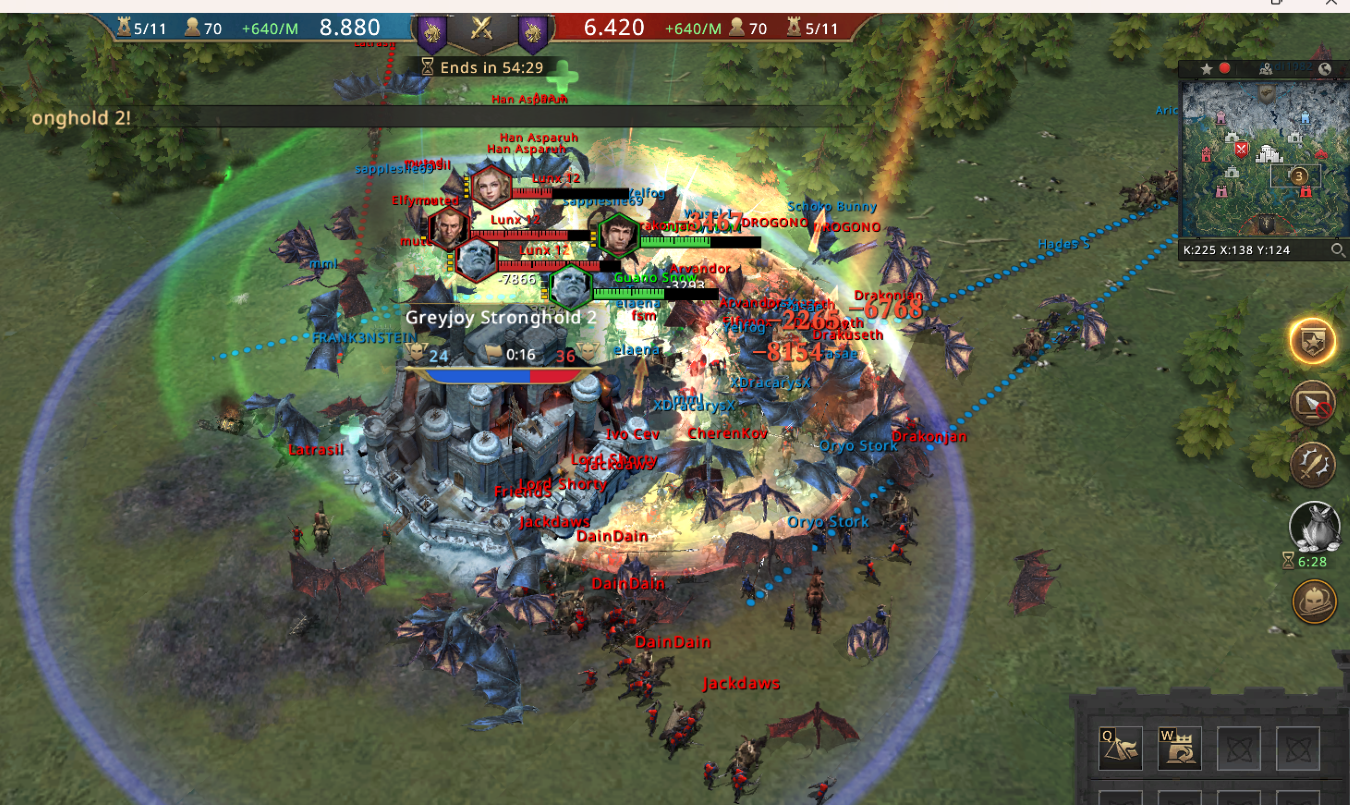Activate the W castle ability slot
This screenshot has height=805, width=1350.
[x=1179, y=748]
